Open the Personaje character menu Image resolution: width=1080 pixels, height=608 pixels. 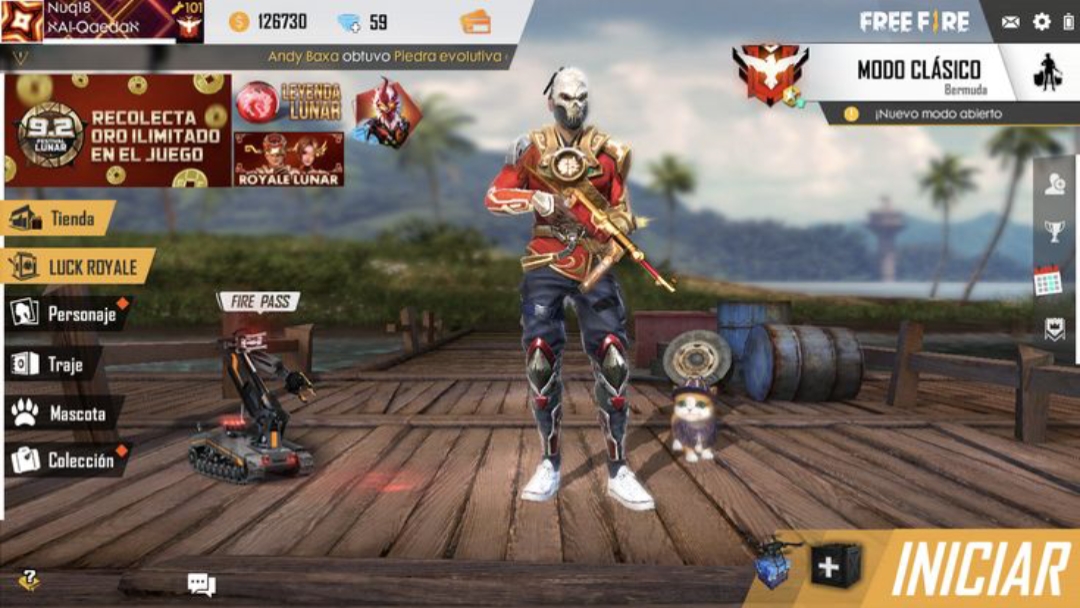(68, 314)
